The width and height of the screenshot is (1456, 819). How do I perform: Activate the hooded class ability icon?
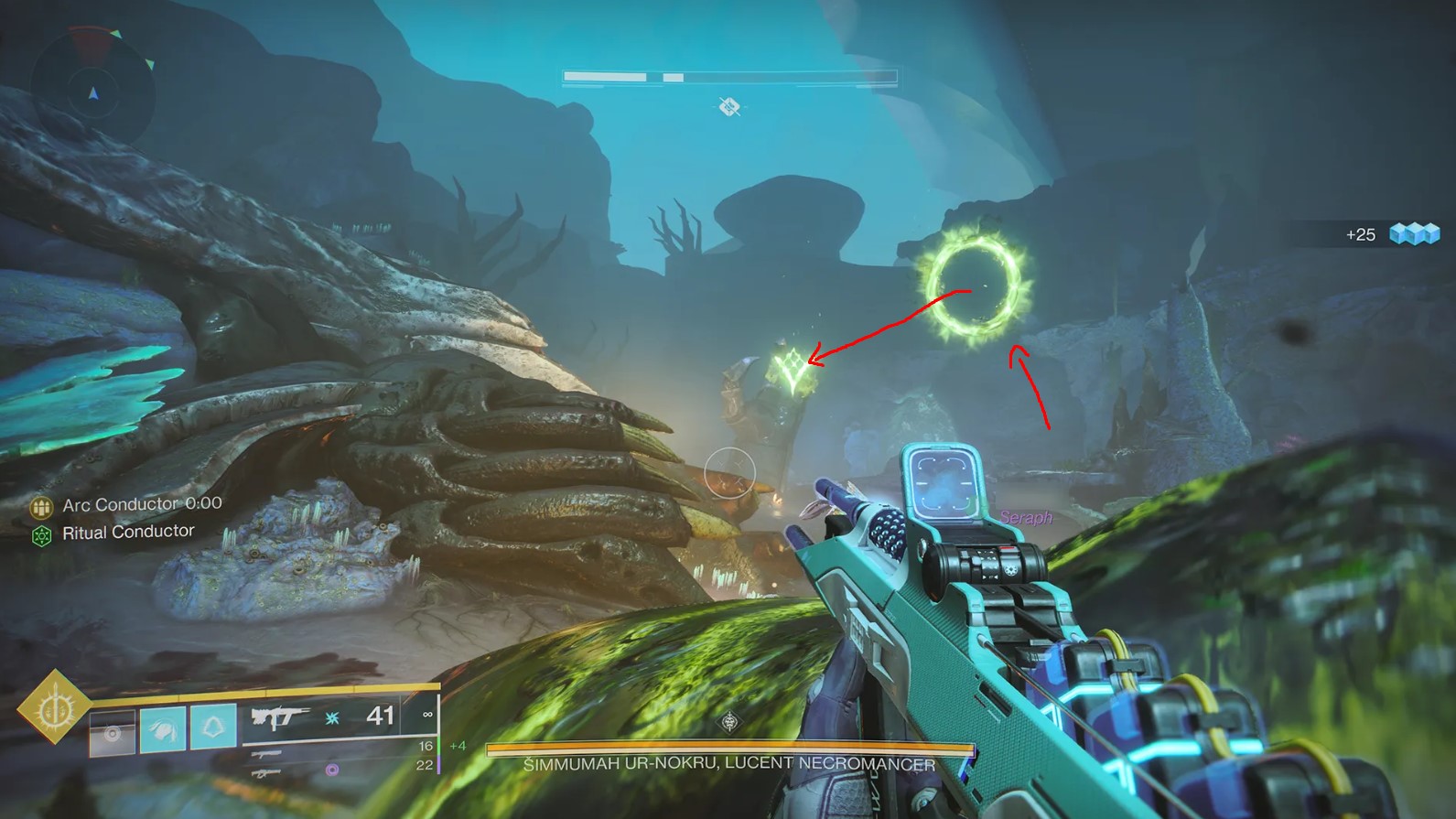tap(213, 728)
